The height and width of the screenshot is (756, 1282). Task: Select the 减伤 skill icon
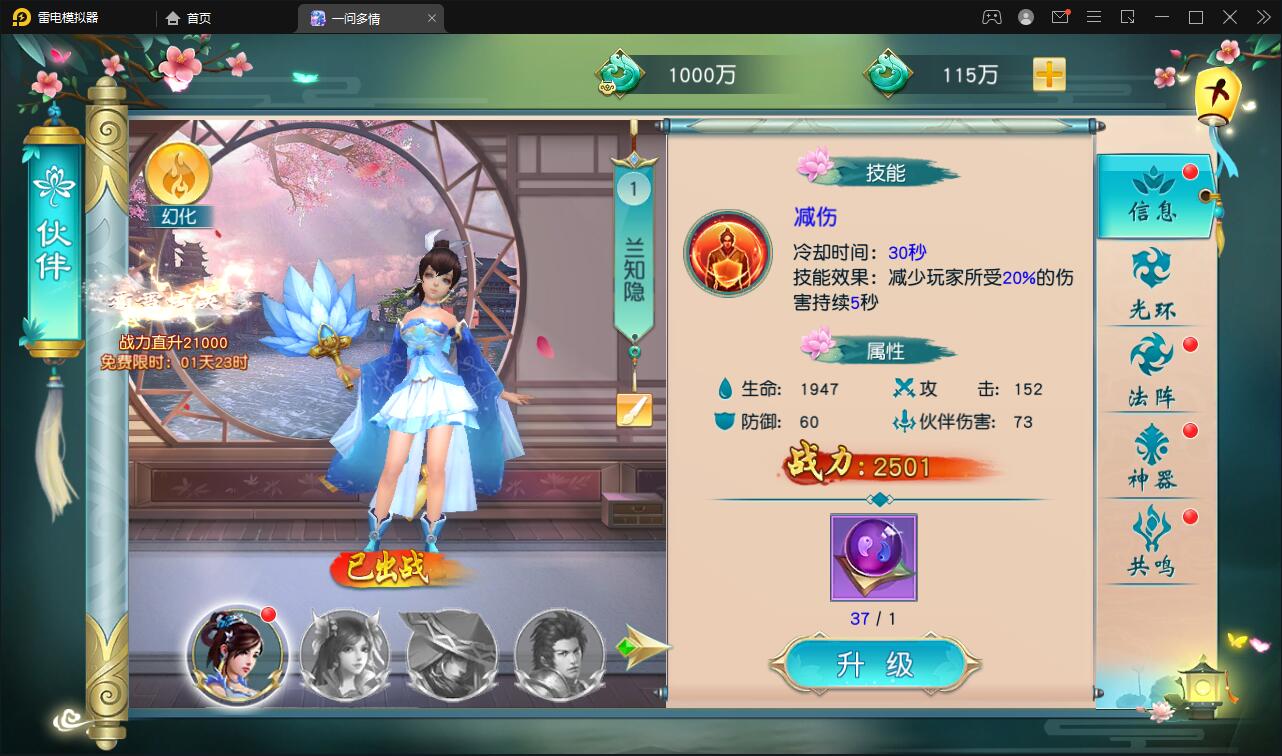click(727, 253)
